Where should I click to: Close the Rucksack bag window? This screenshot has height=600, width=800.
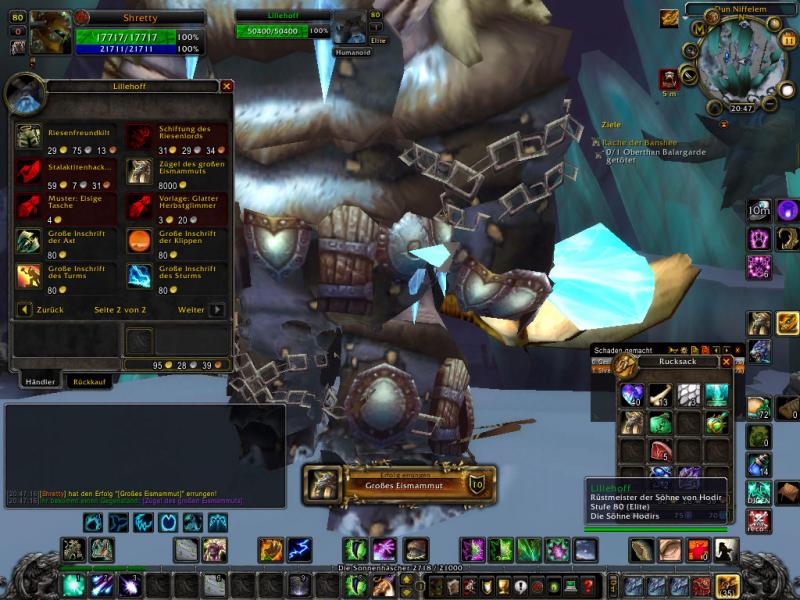(x=726, y=362)
